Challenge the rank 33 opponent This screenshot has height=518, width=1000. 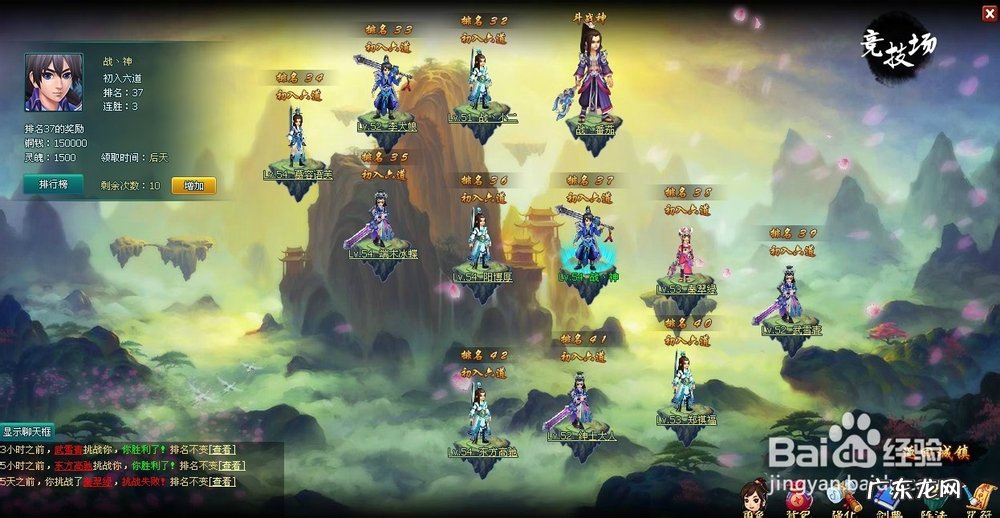[x=385, y=88]
